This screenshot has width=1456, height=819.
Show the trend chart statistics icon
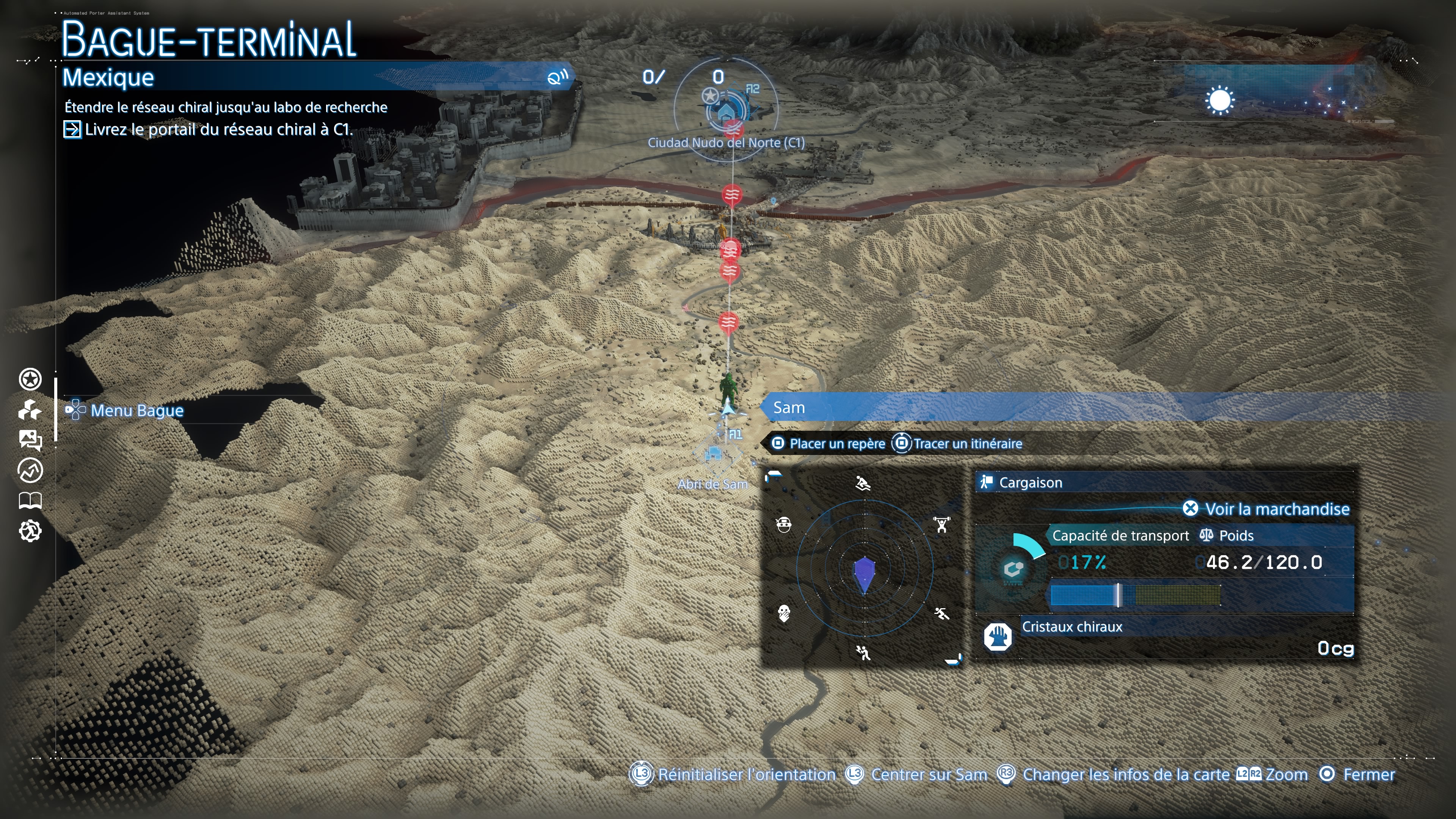coord(30,470)
